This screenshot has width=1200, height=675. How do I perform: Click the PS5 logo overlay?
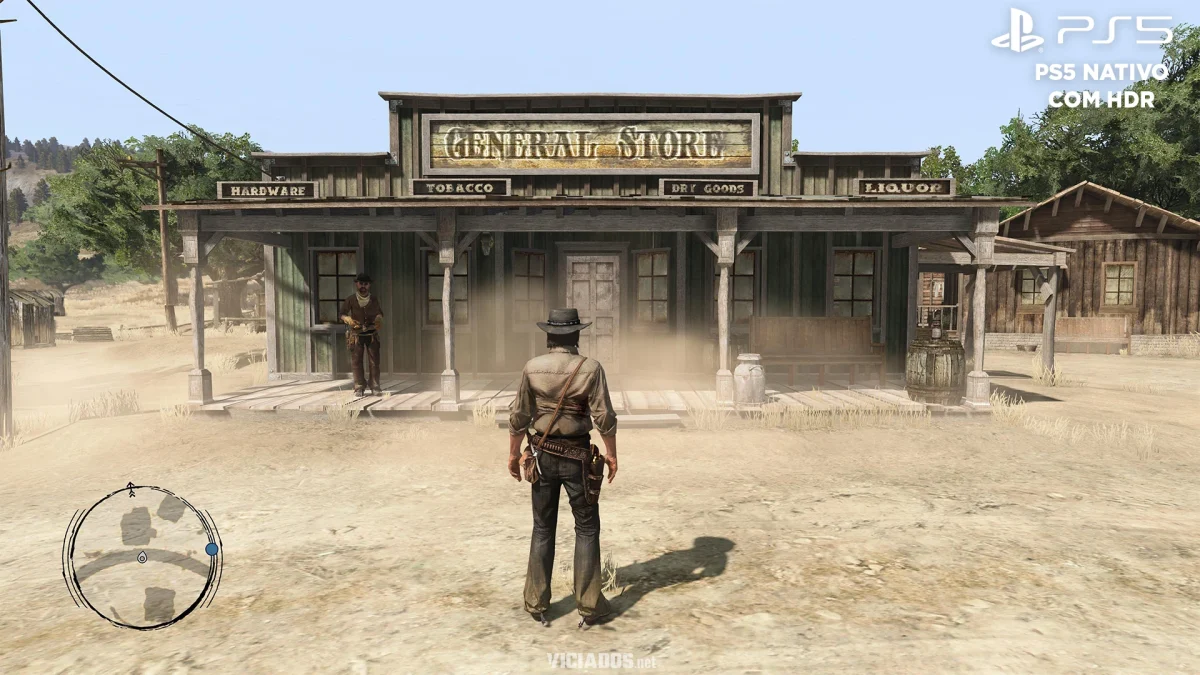tap(1081, 32)
